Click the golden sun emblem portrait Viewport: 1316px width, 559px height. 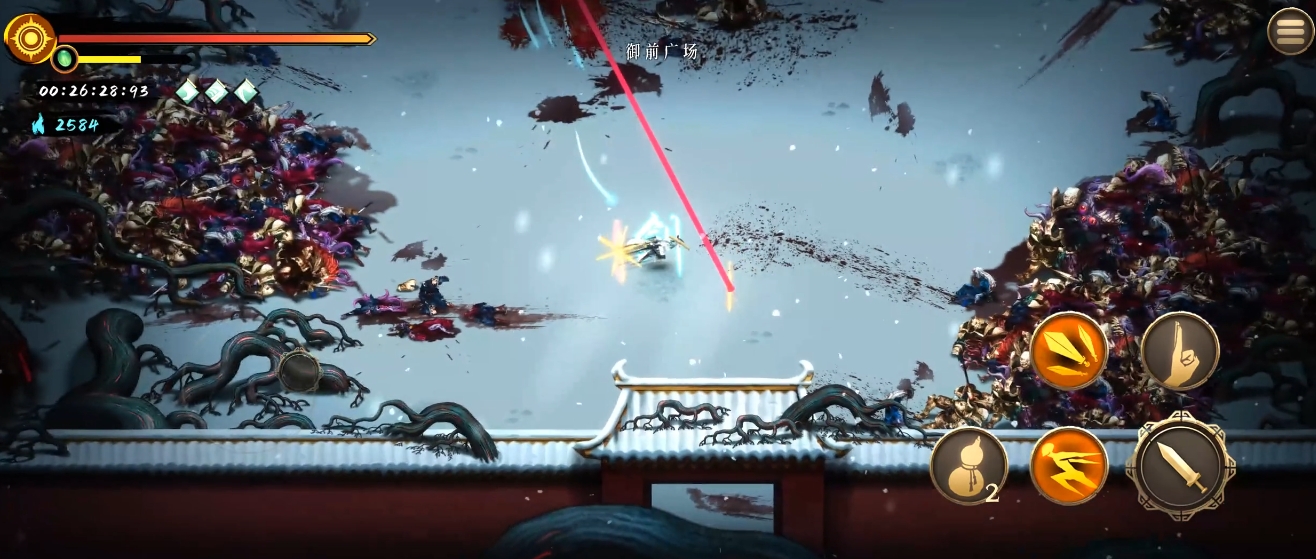pos(29,38)
